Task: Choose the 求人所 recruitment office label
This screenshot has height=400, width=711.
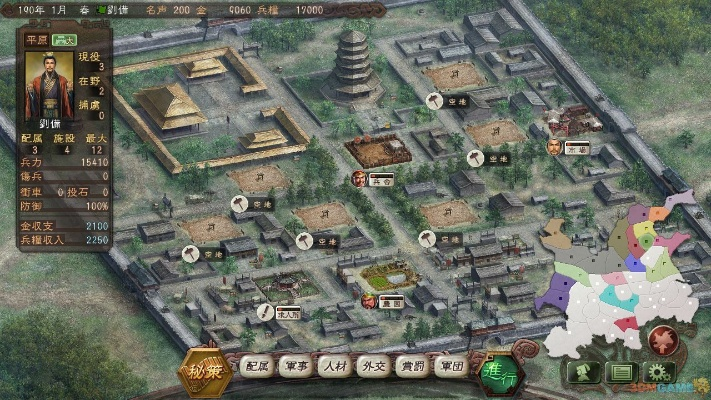Action: [288, 312]
